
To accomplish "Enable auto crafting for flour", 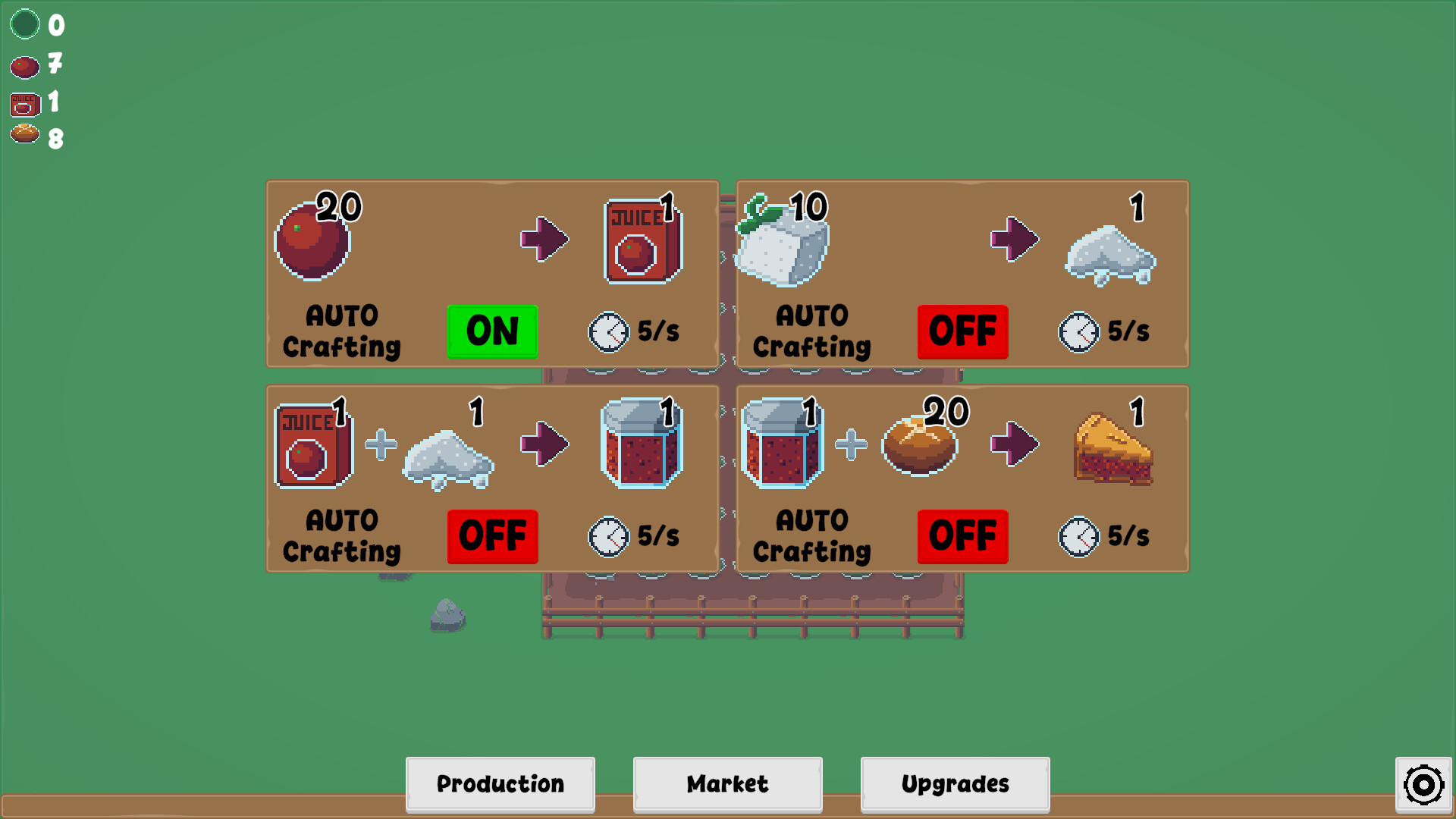I will click(x=962, y=331).
